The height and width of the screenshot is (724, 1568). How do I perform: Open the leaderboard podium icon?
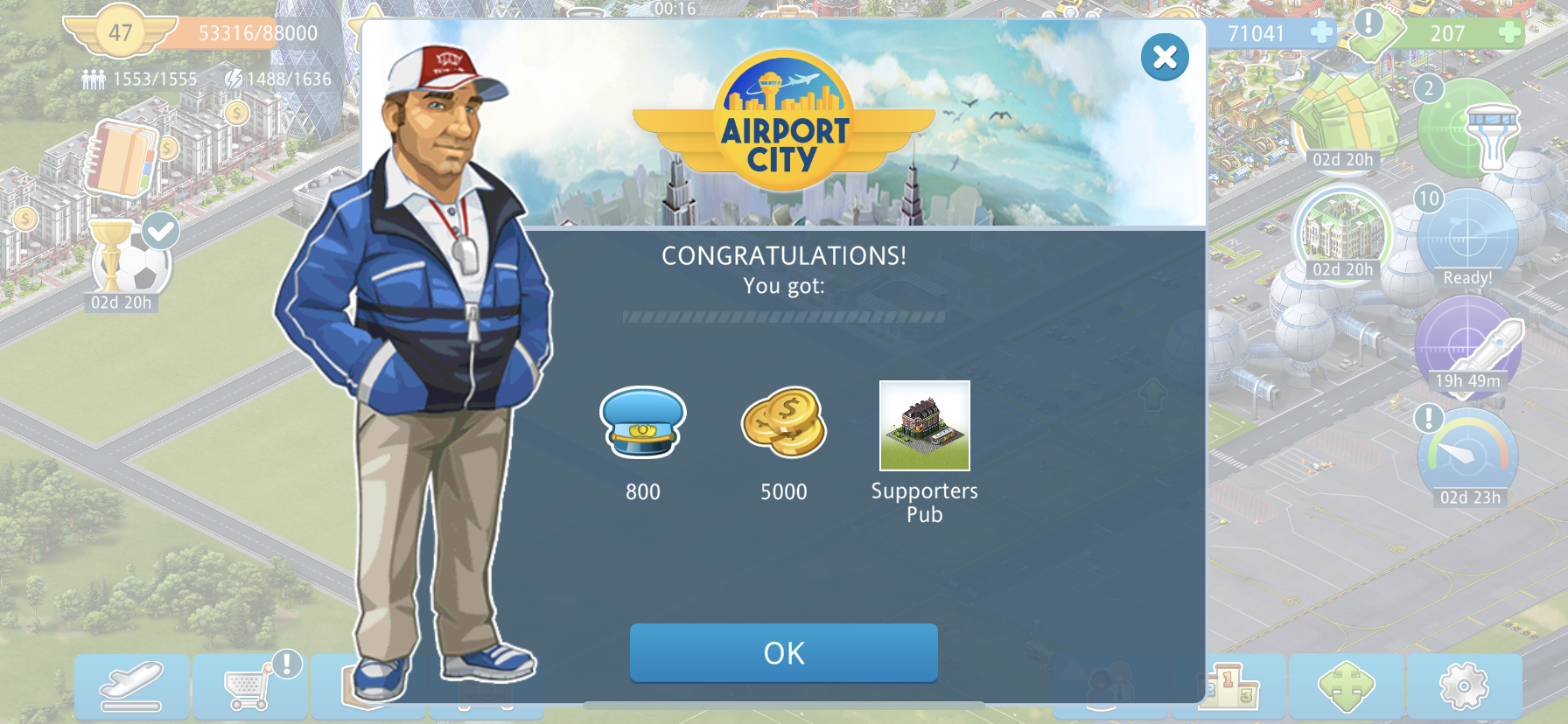[x=1229, y=686]
